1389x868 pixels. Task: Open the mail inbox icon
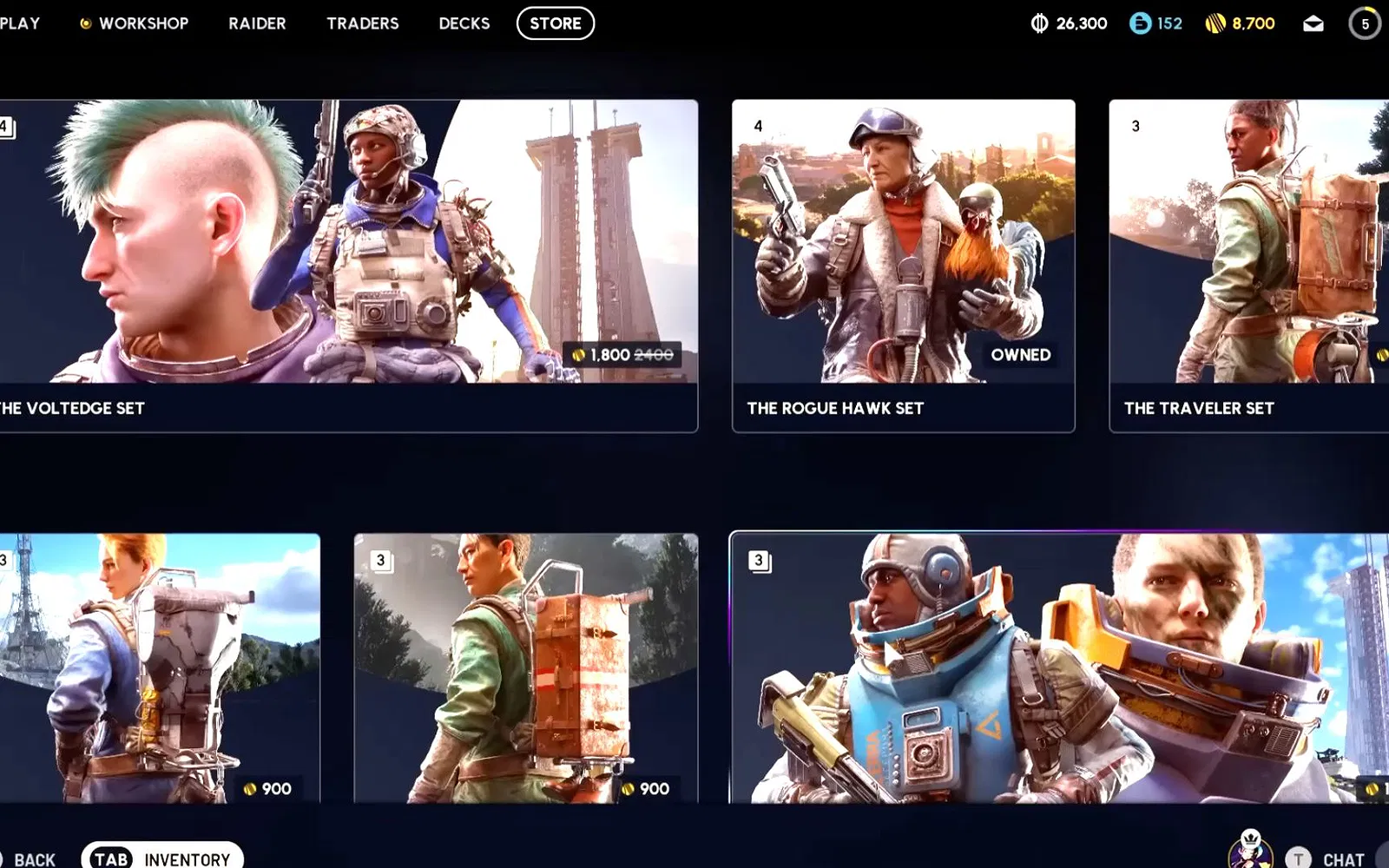tap(1313, 24)
